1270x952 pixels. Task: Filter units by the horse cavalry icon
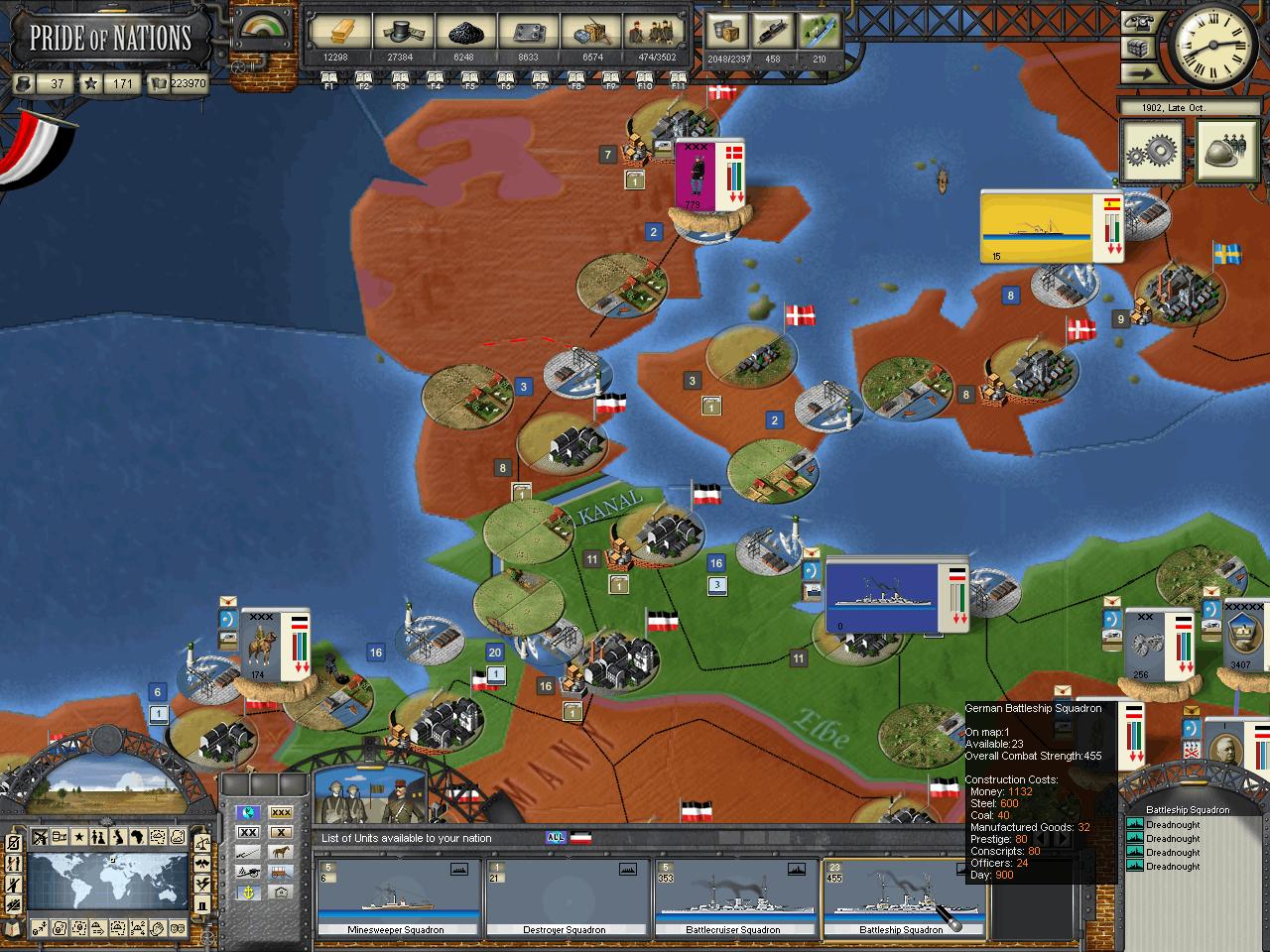[x=282, y=852]
